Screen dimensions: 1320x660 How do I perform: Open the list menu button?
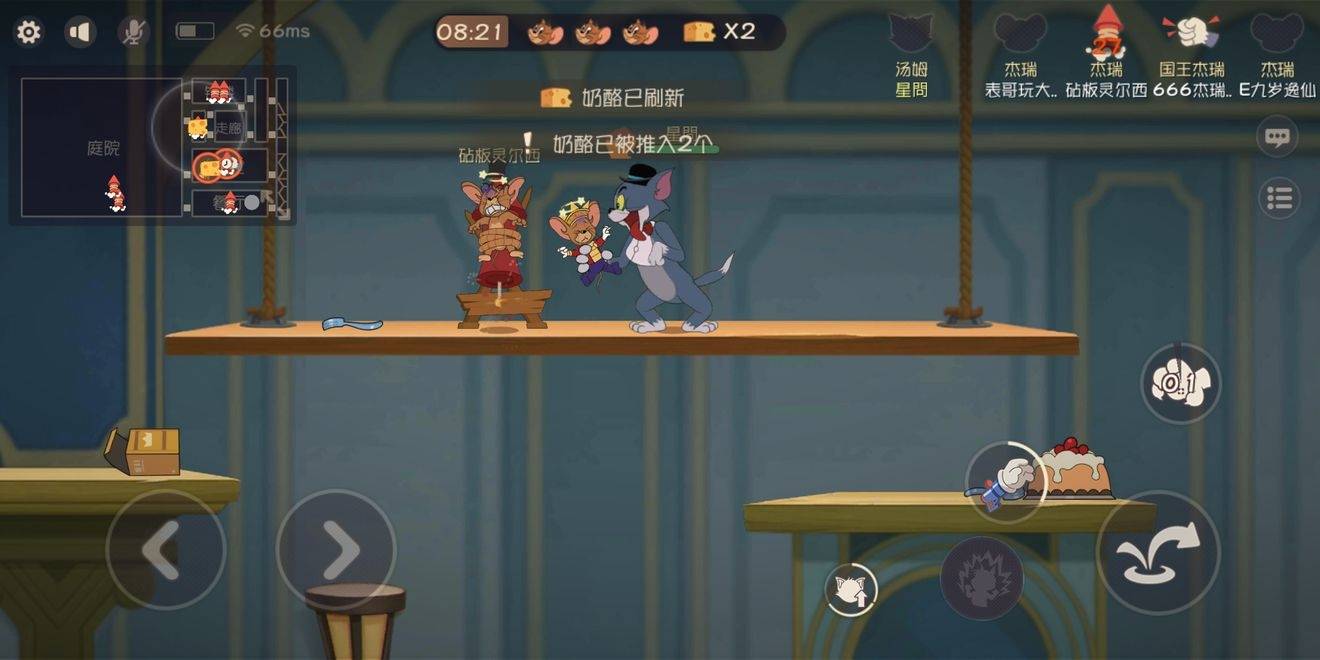point(1279,198)
